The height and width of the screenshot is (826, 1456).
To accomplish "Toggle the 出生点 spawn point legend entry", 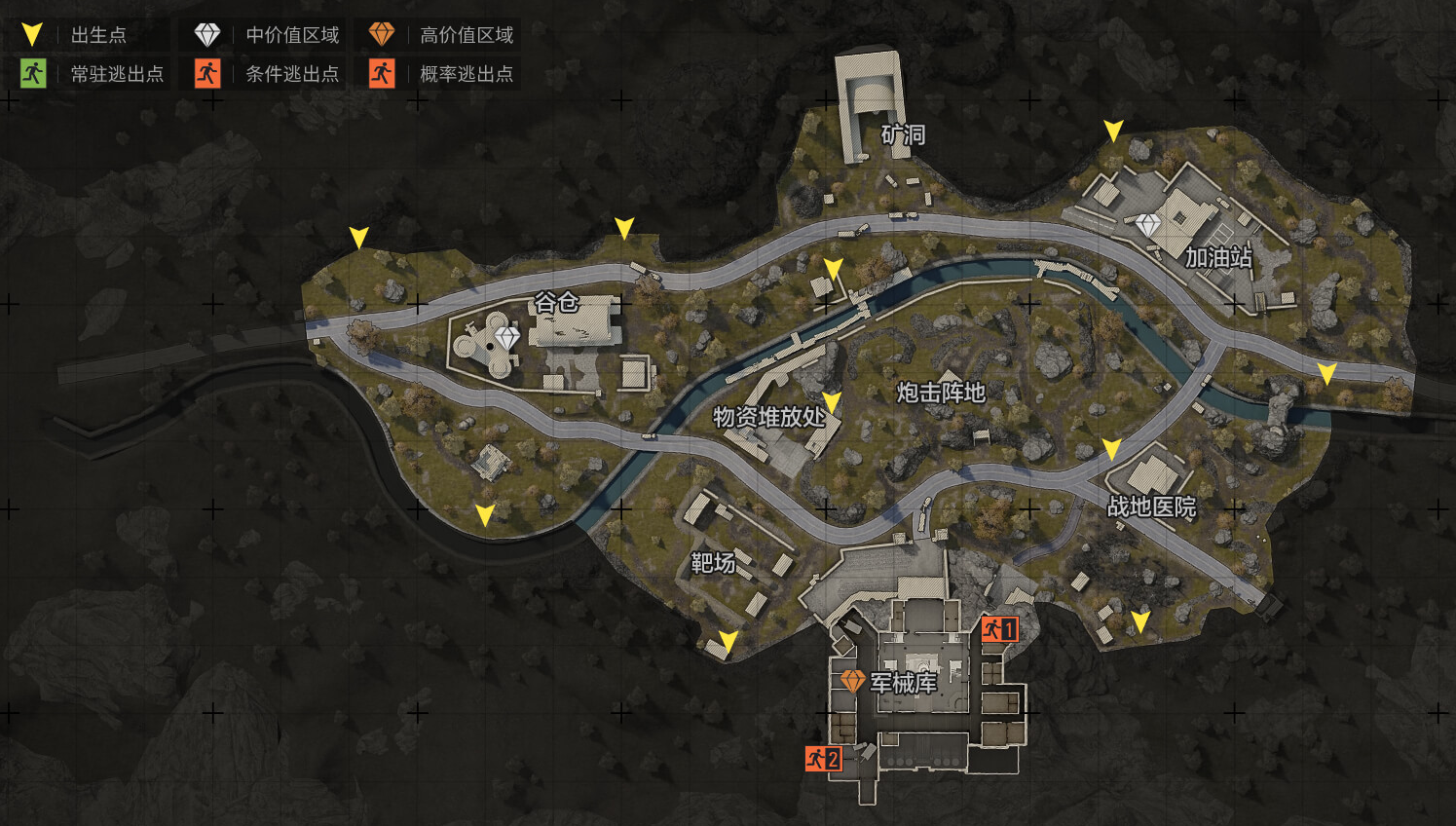I will point(76,35).
